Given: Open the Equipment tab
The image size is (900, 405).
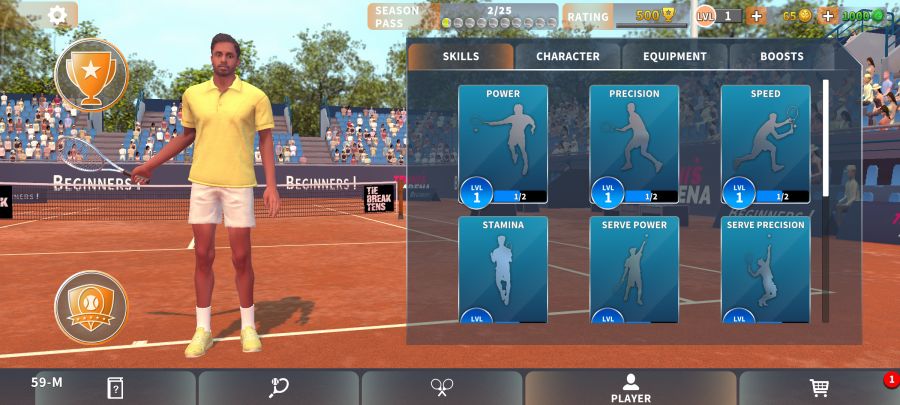Looking at the screenshot, I should point(675,56).
